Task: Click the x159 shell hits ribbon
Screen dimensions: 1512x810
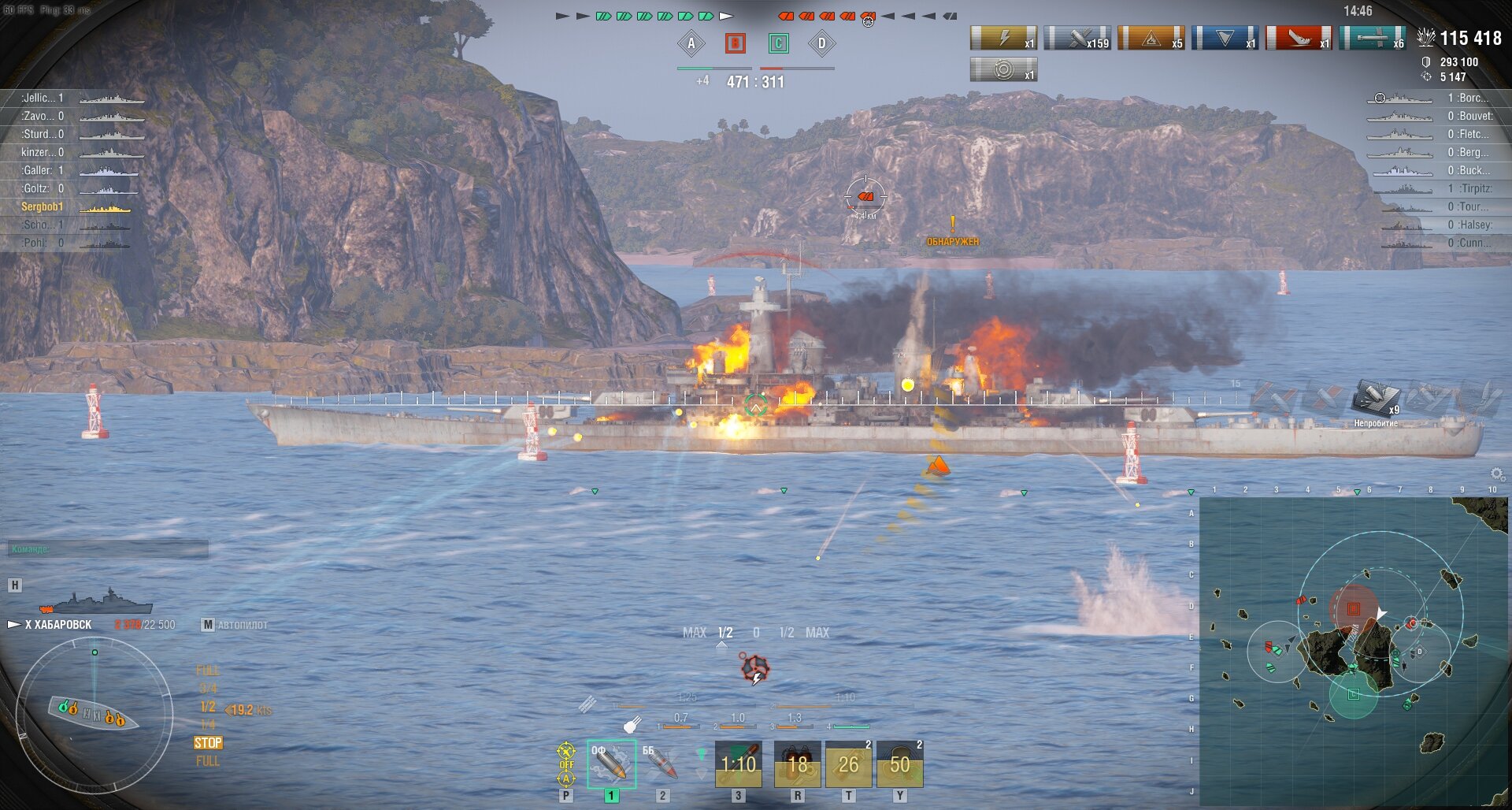Action: 1077,38
